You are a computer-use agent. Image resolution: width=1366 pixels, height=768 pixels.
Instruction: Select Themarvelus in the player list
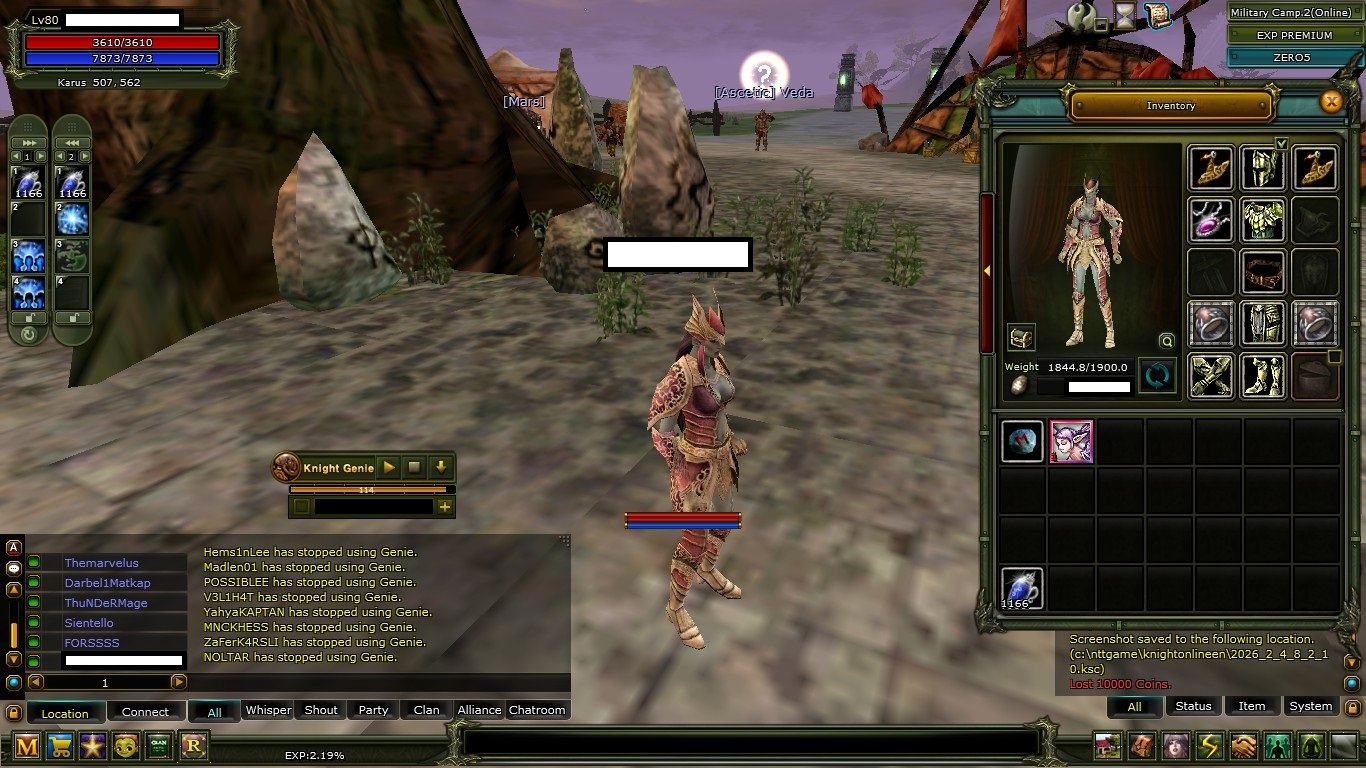tap(102, 563)
